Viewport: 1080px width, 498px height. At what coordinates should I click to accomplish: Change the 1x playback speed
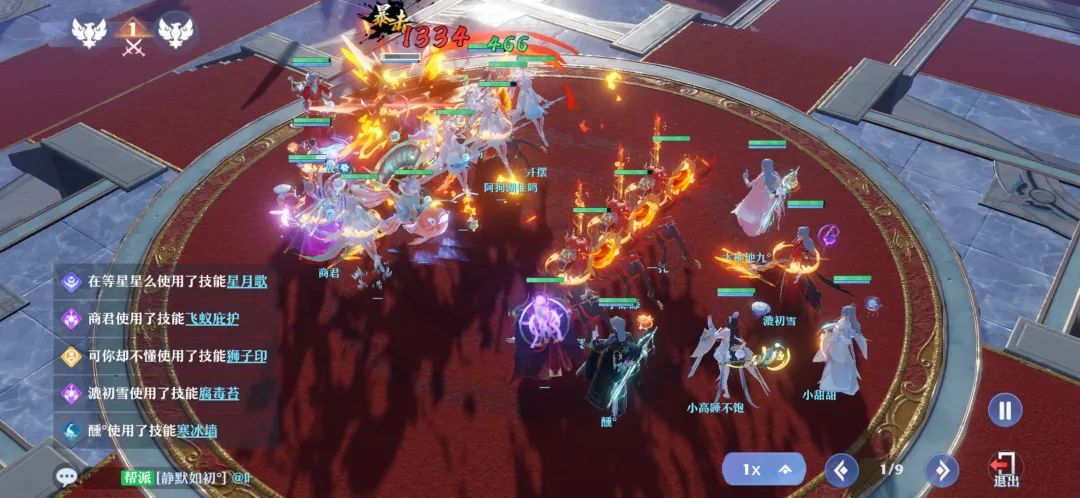765,469
